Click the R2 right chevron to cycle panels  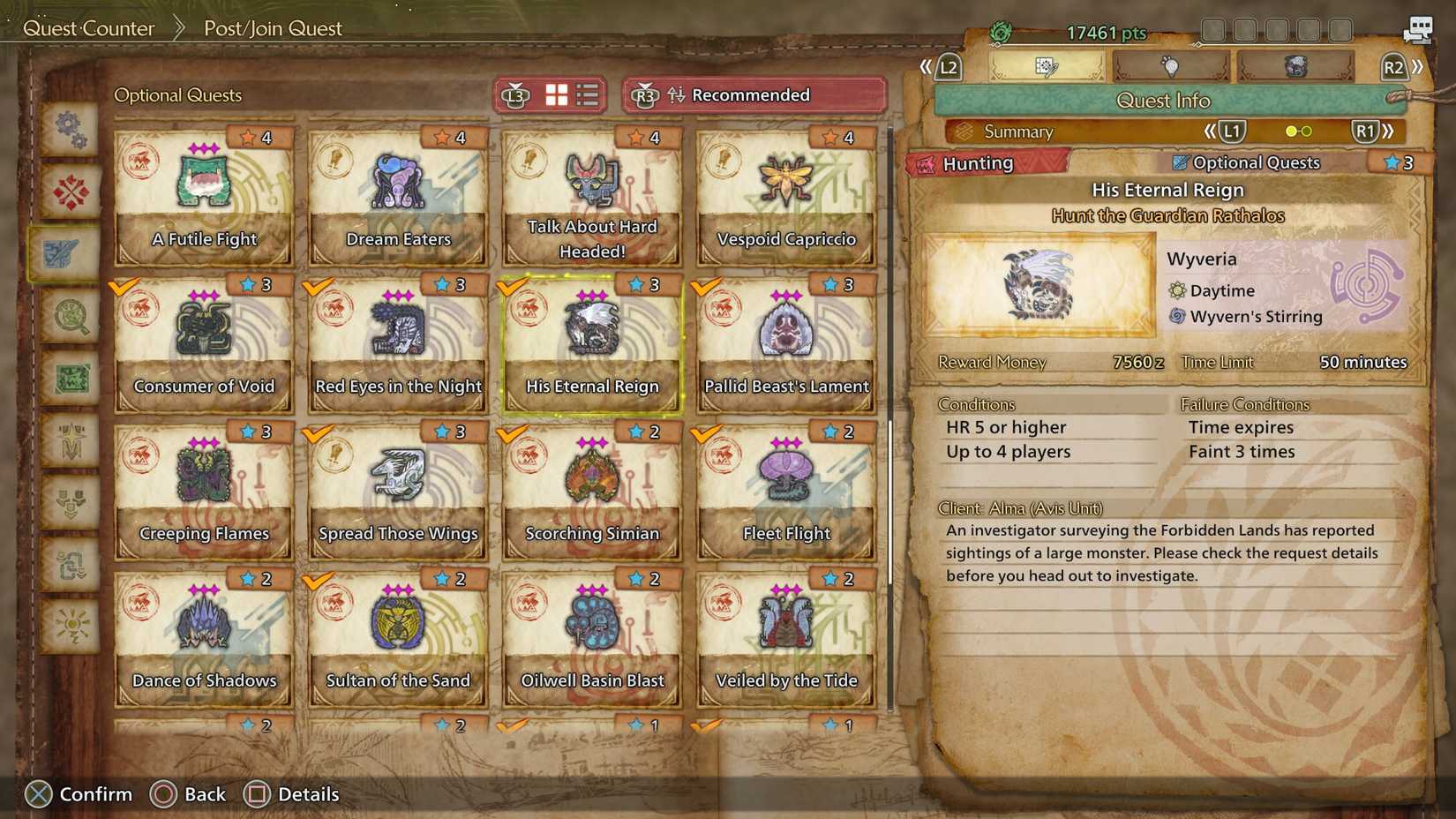(1416, 67)
